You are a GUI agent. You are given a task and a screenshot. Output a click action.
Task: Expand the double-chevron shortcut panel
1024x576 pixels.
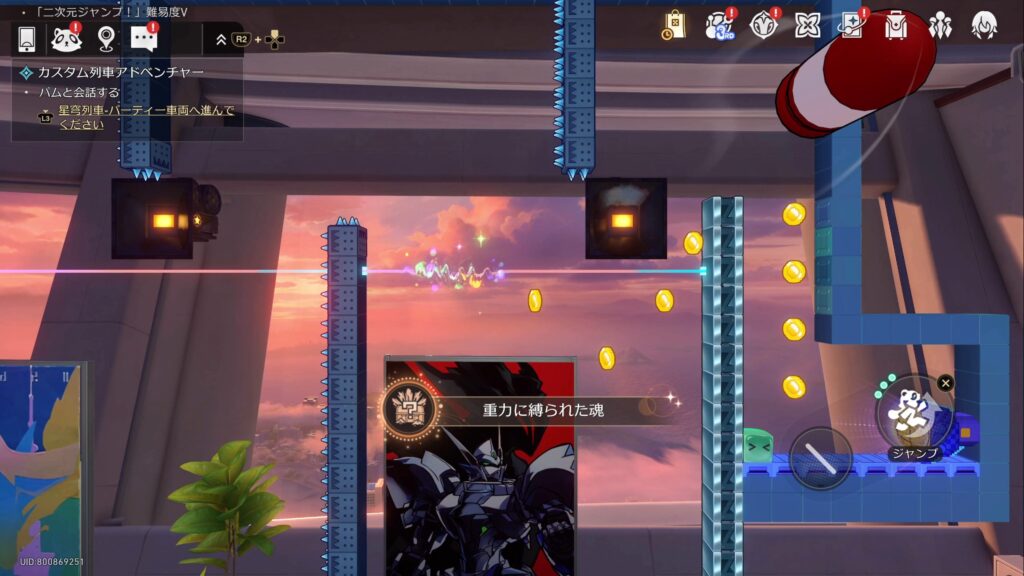221,39
